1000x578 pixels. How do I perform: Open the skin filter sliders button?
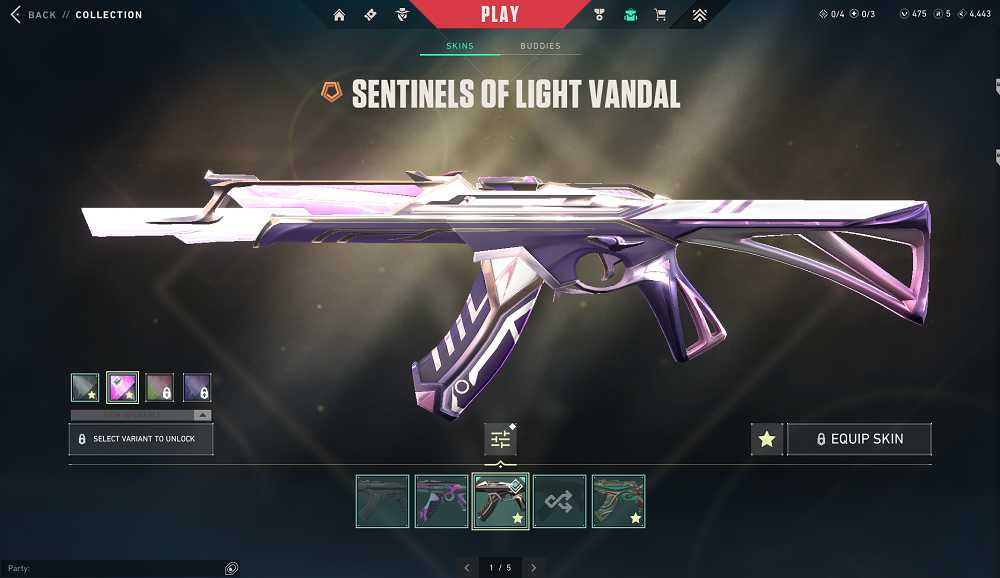pos(500,439)
